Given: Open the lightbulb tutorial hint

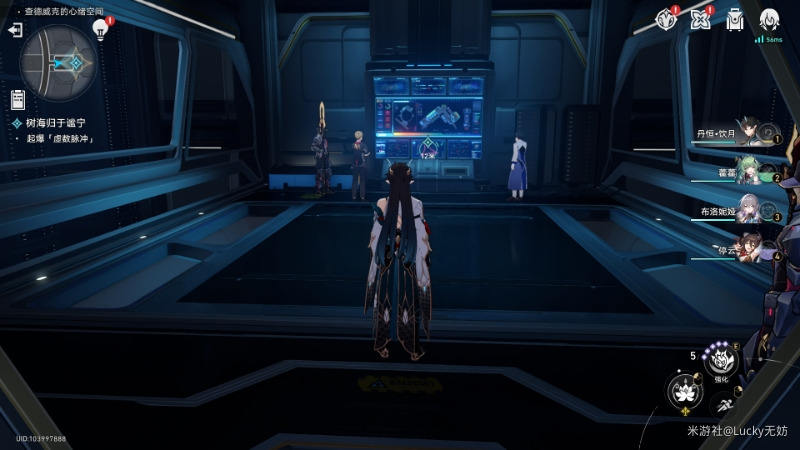Looking at the screenshot, I should pos(100,29).
